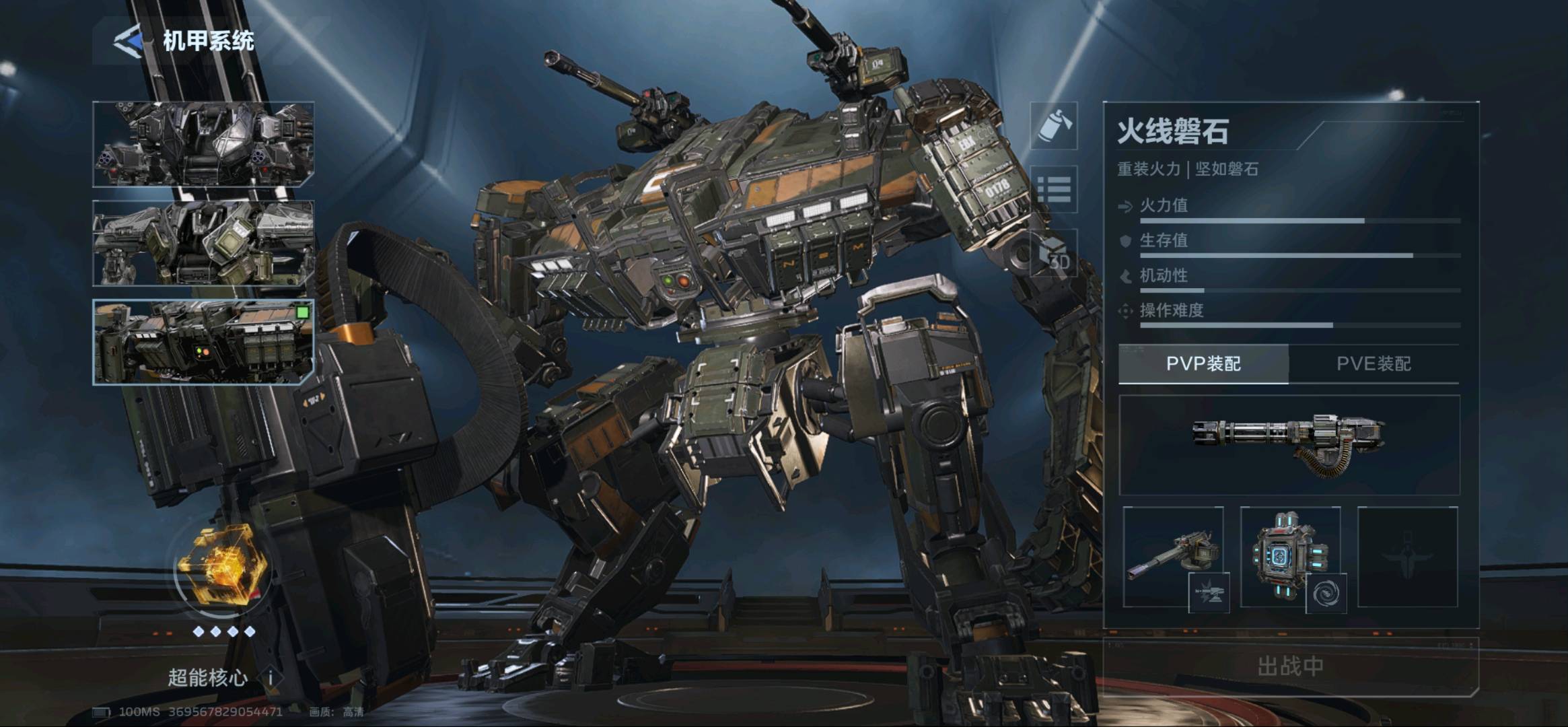Select the highlighted 火线磐石 mech thumbnail
Screen dimensions: 1568x727
203,342
